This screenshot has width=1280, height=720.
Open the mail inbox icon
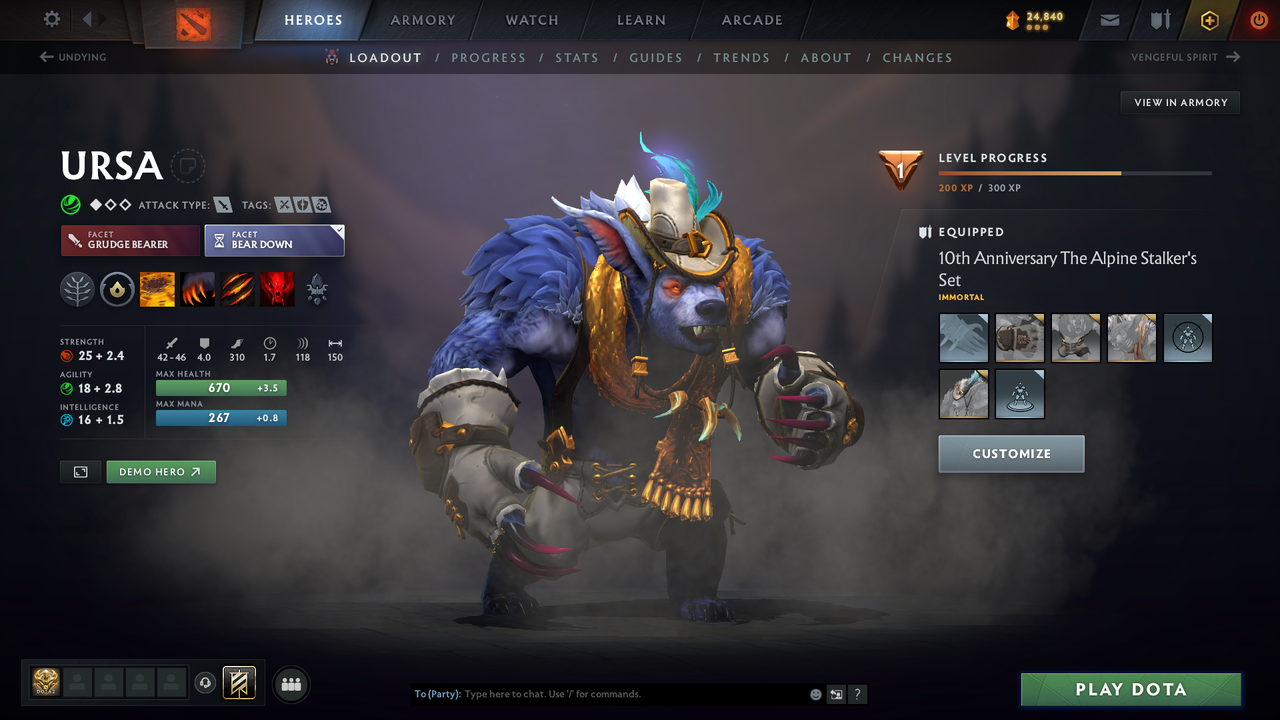click(1107, 20)
